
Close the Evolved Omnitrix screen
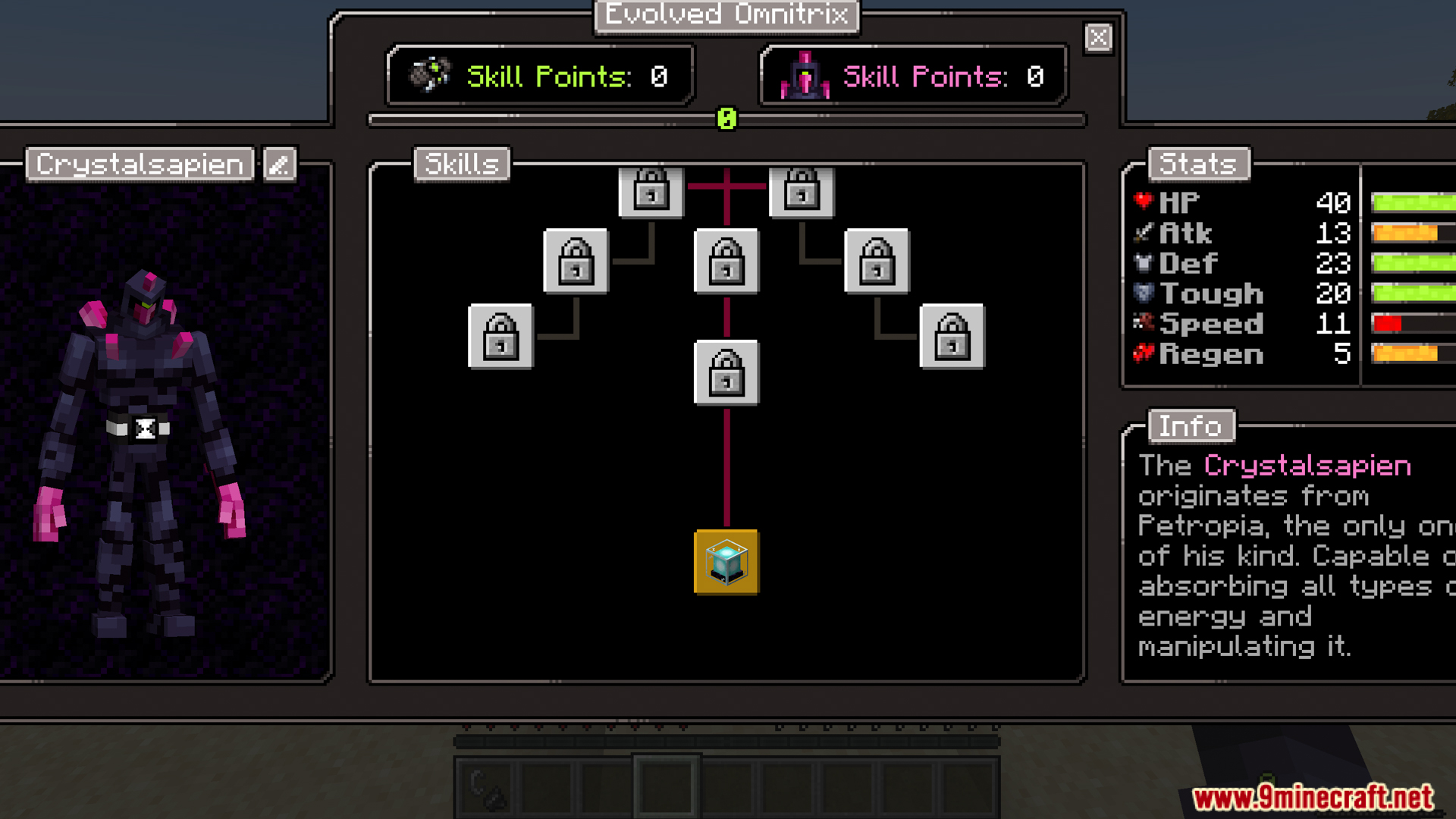click(1098, 37)
